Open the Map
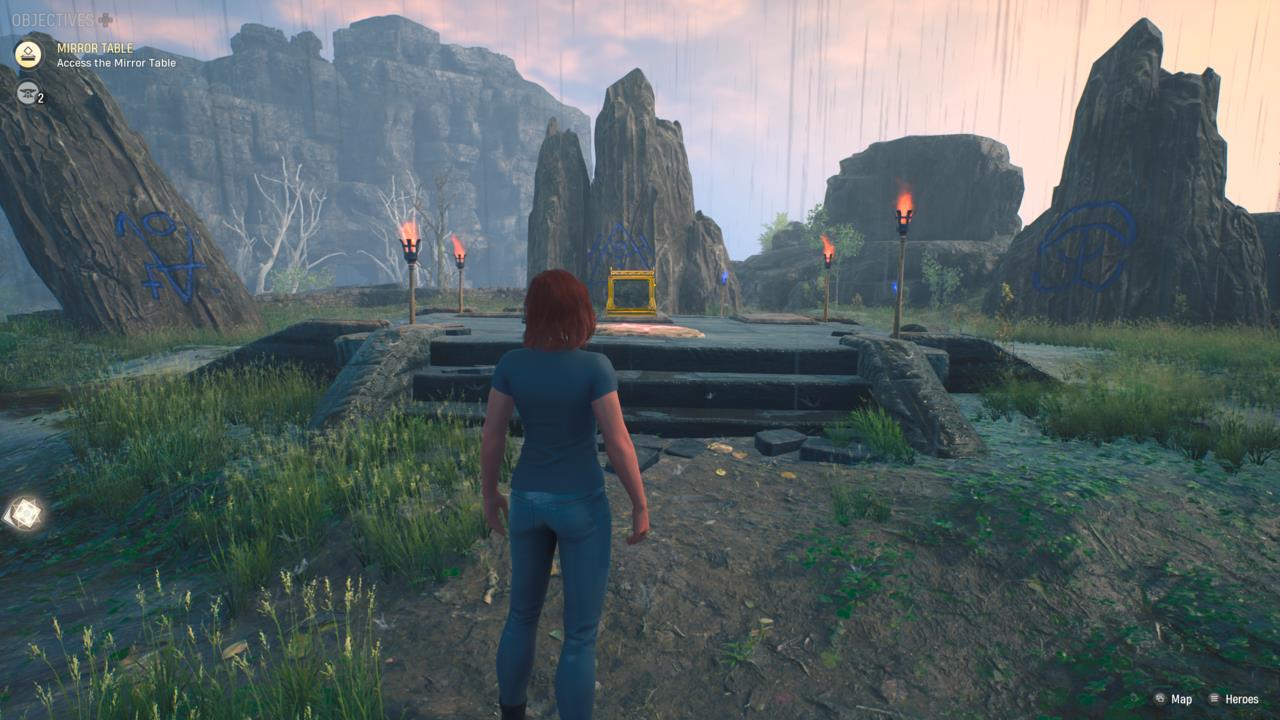1280x720 pixels. pos(1173,699)
